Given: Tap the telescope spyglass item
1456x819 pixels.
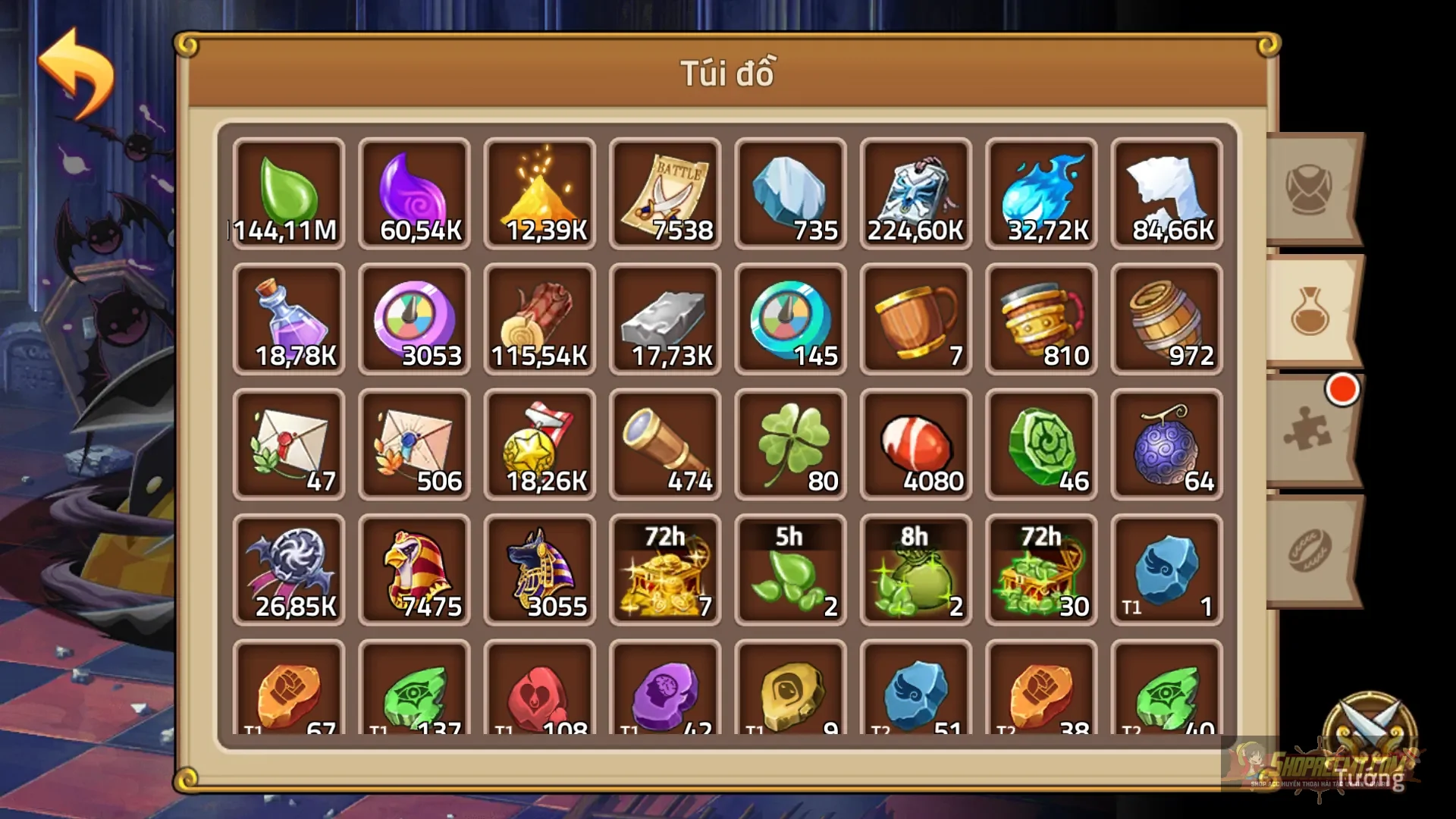Looking at the screenshot, I should point(665,444).
